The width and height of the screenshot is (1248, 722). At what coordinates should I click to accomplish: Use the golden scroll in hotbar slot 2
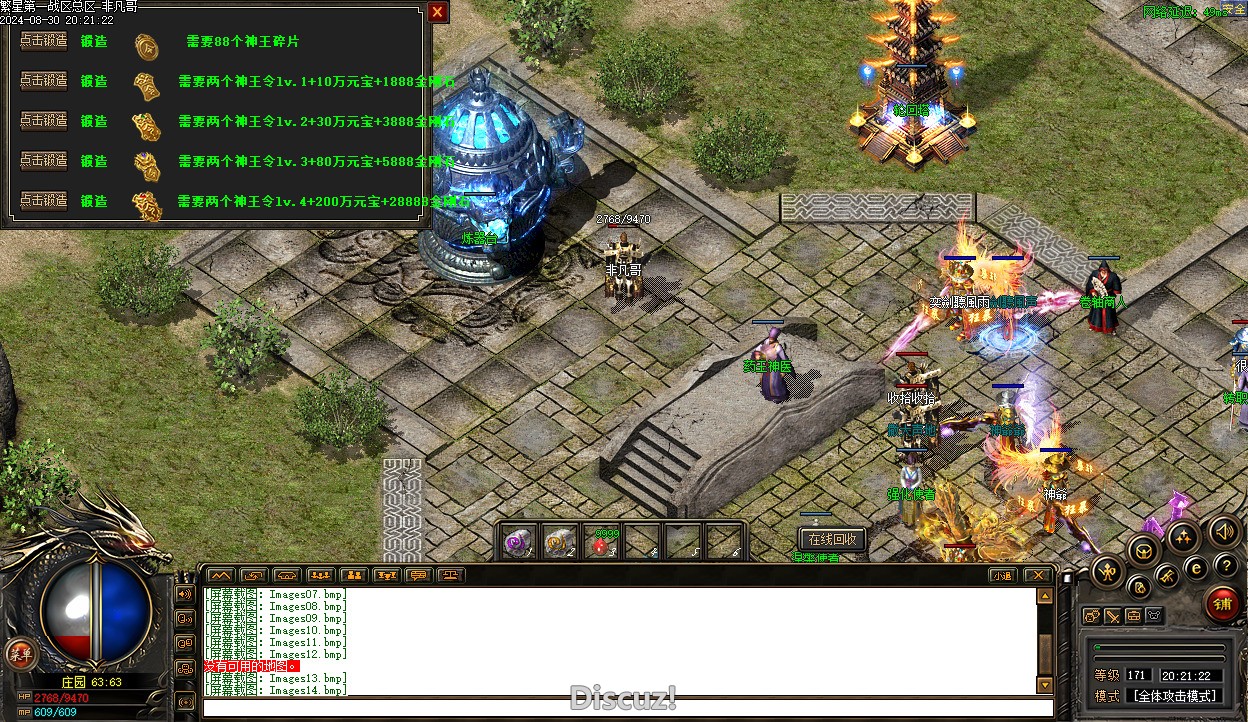[560, 542]
